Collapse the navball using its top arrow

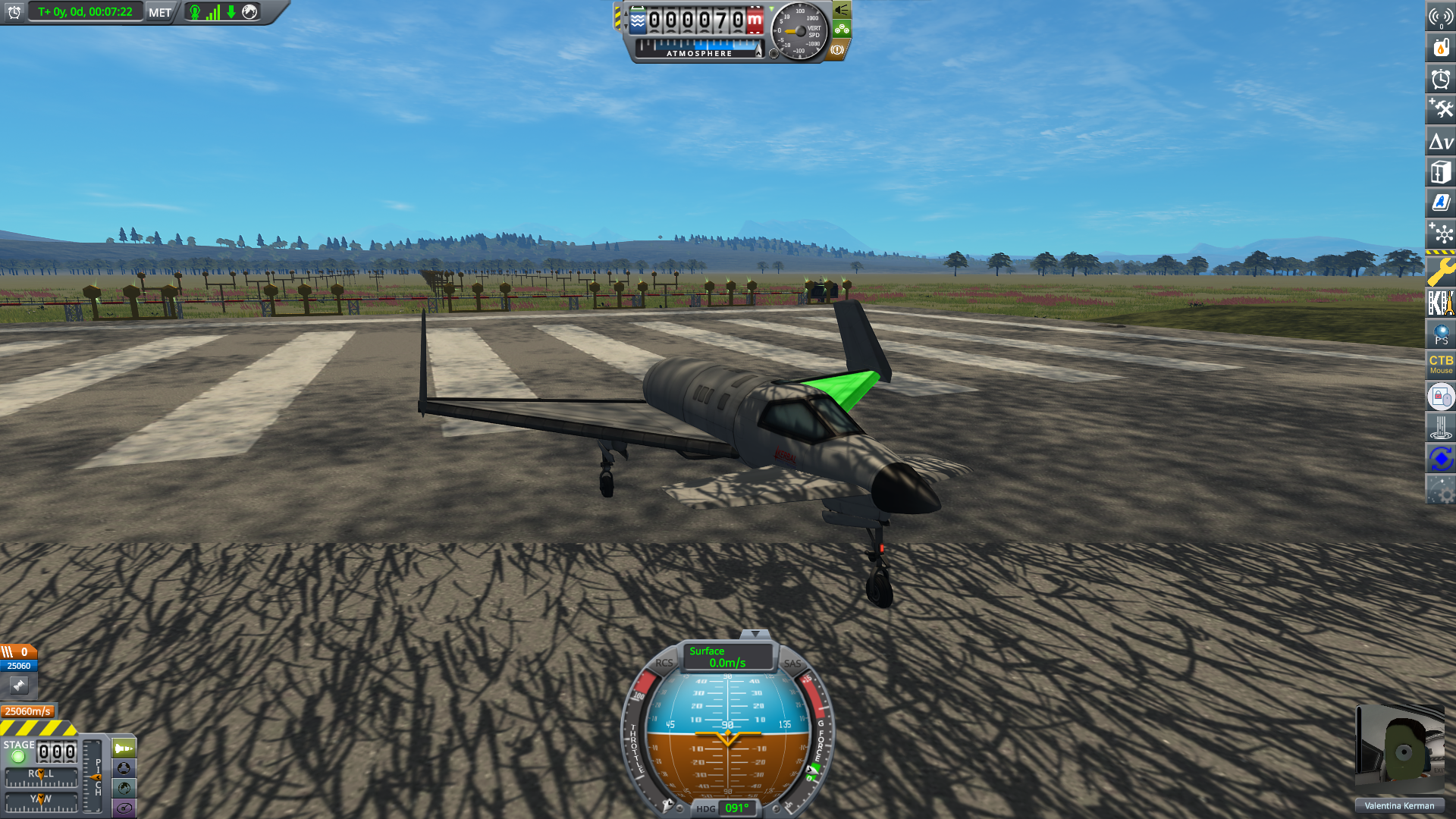click(x=755, y=635)
